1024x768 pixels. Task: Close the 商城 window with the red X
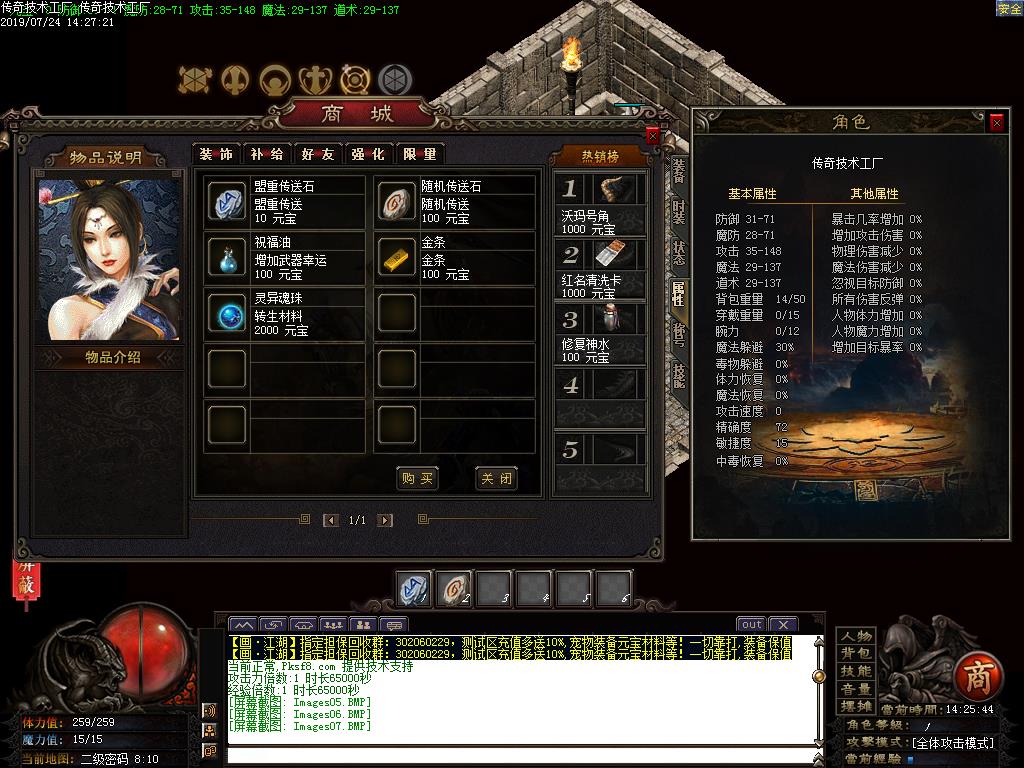[653, 136]
